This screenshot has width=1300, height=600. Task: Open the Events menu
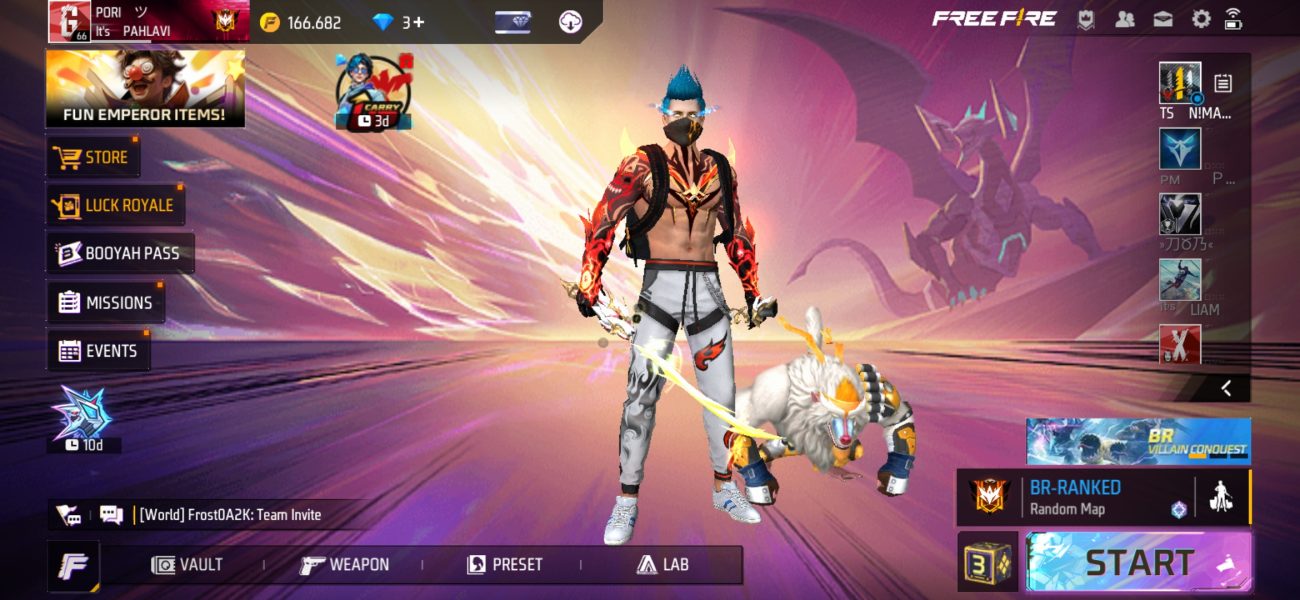98,351
